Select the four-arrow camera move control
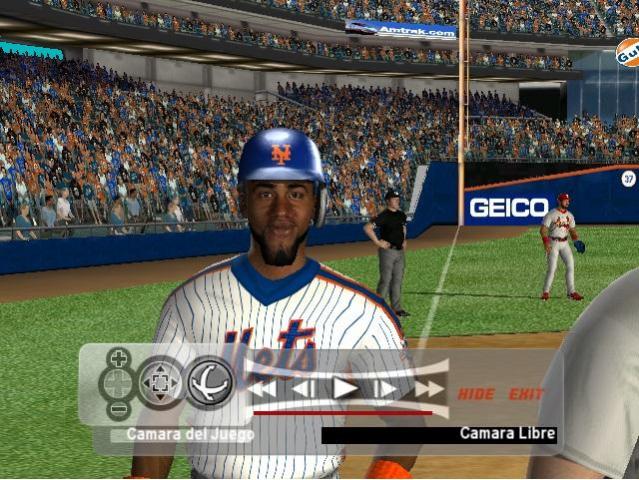 coord(160,382)
